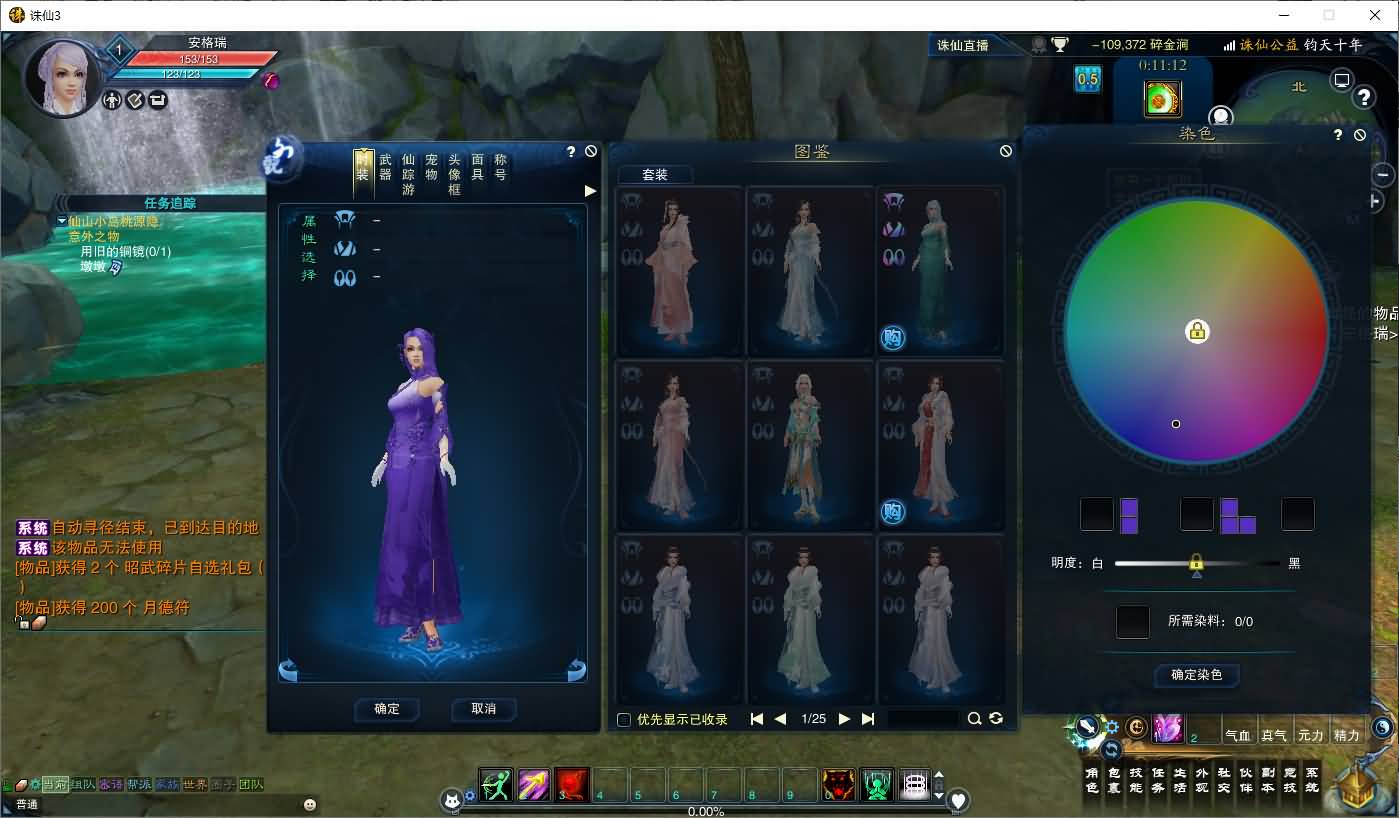Select the 头像框 tab
The height and width of the screenshot is (818, 1399).
click(x=455, y=174)
